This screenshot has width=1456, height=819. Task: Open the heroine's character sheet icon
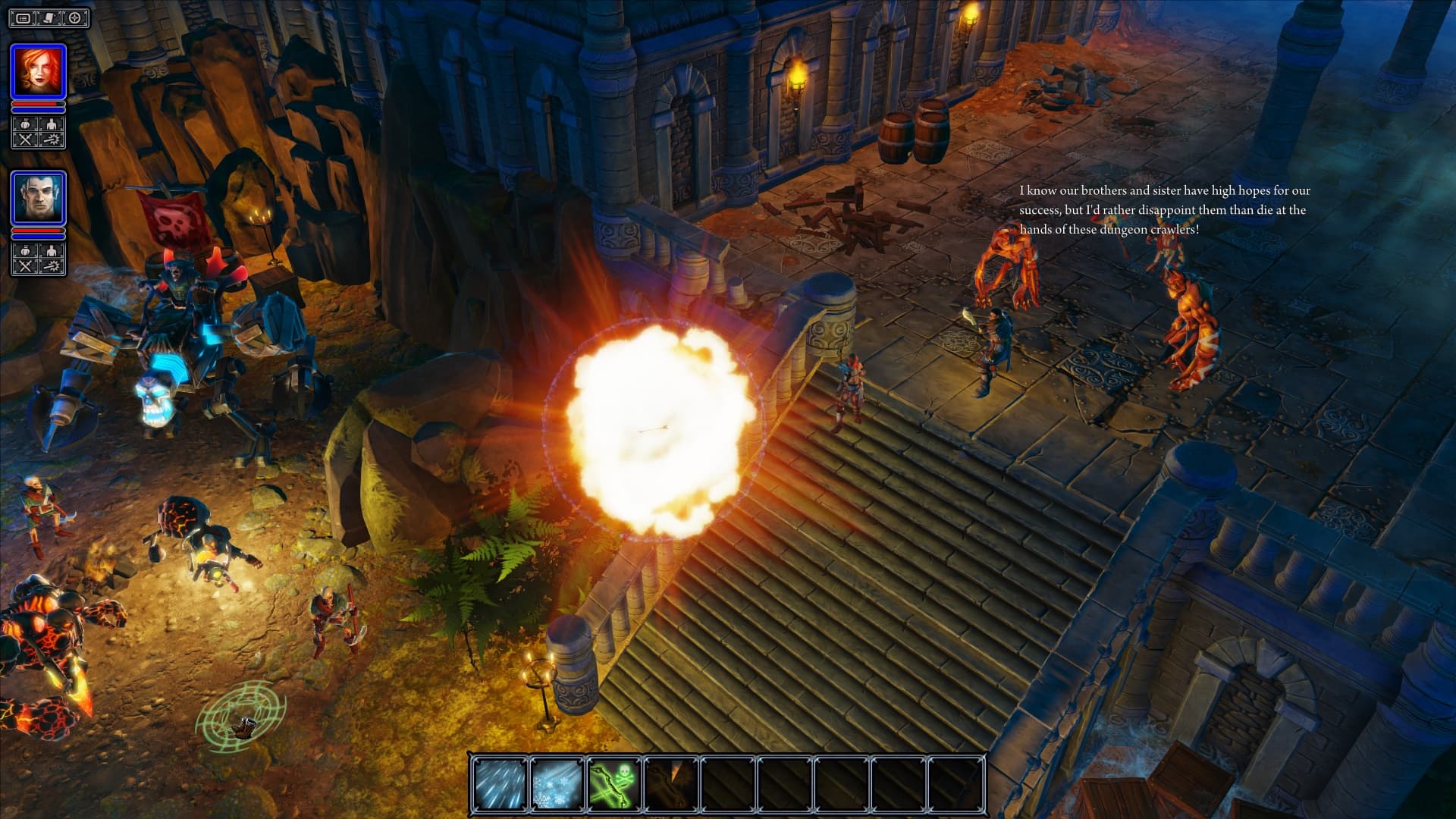click(x=51, y=124)
